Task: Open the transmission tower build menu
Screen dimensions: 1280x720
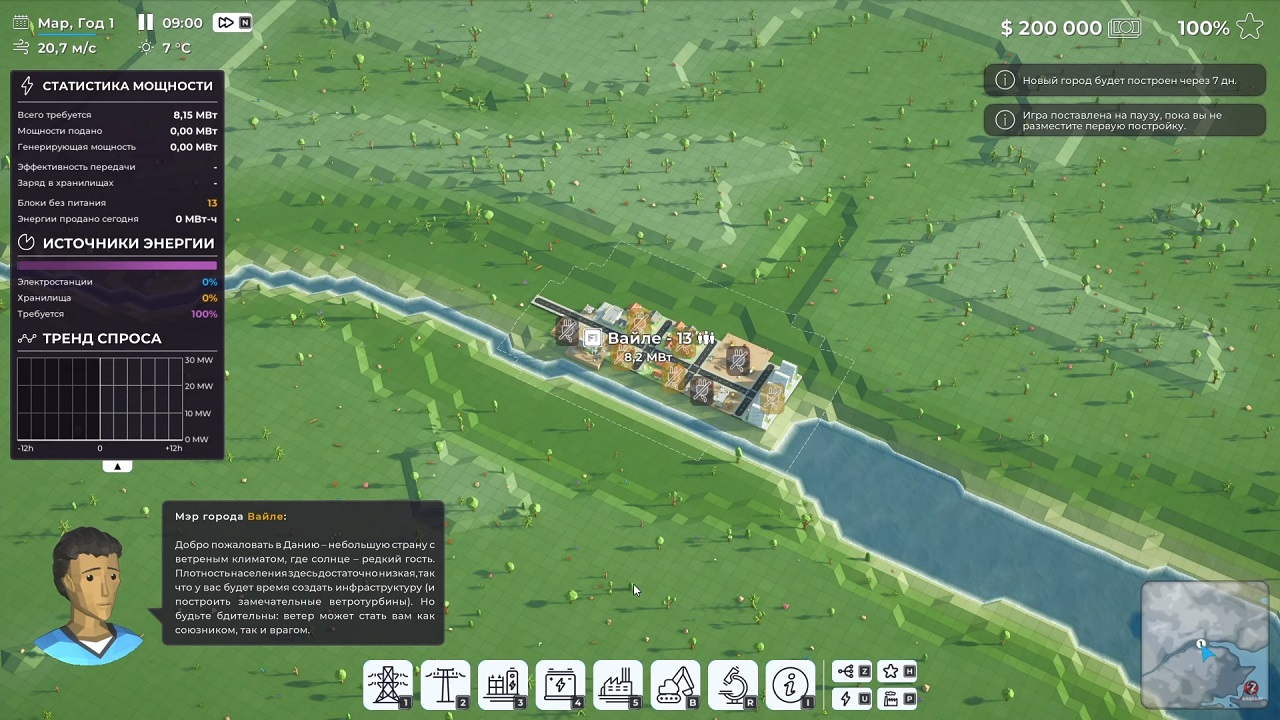Action: (387, 685)
